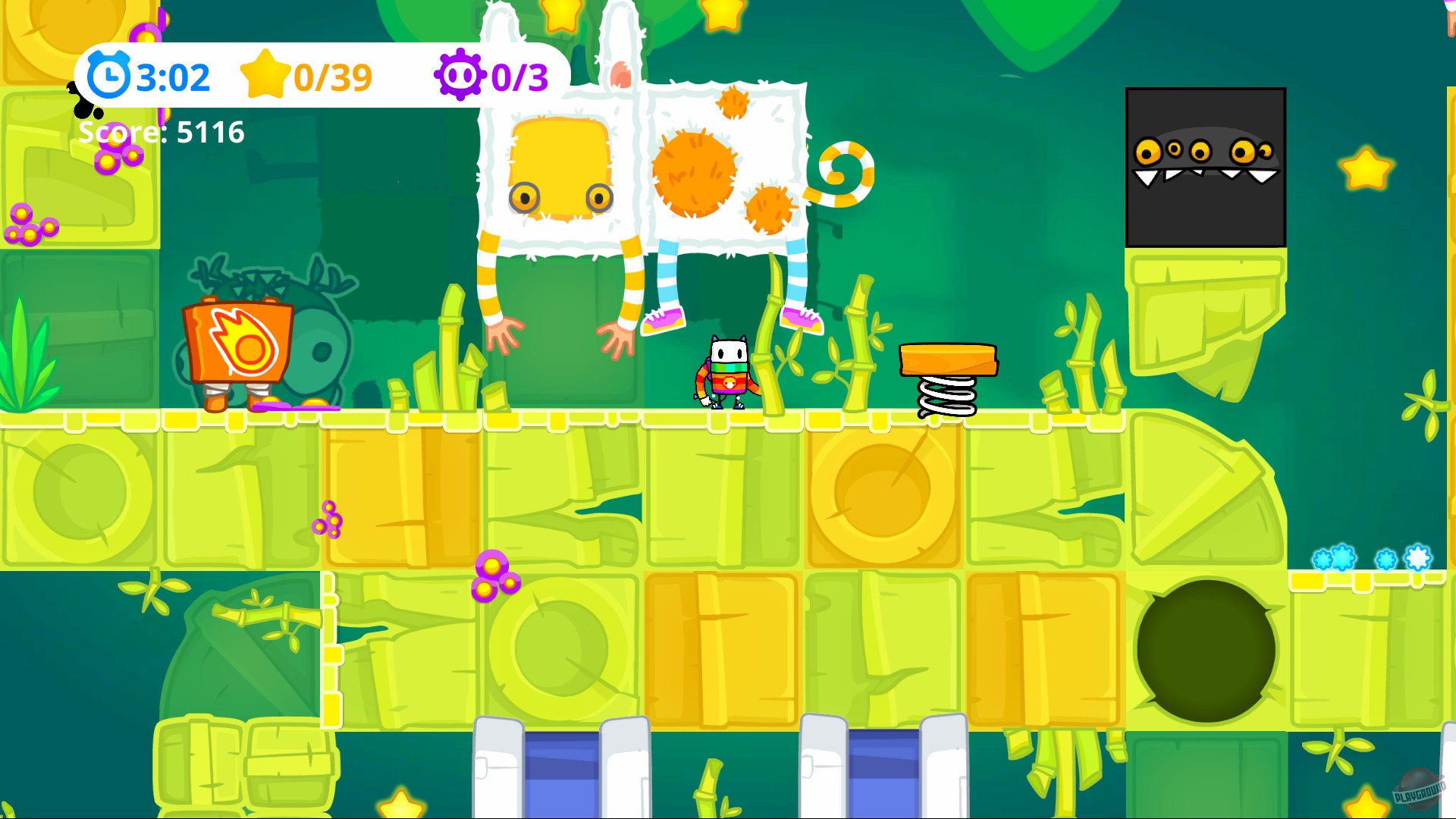
Task: Click the Playground watermark in the bottom right
Action: click(1420, 791)
